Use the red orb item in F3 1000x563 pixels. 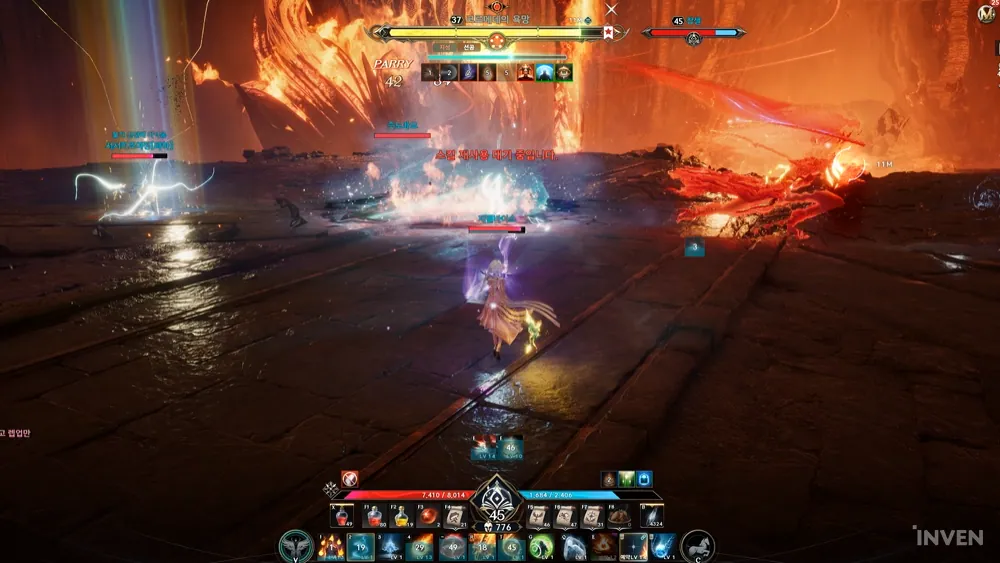click(x=427, y=516)
